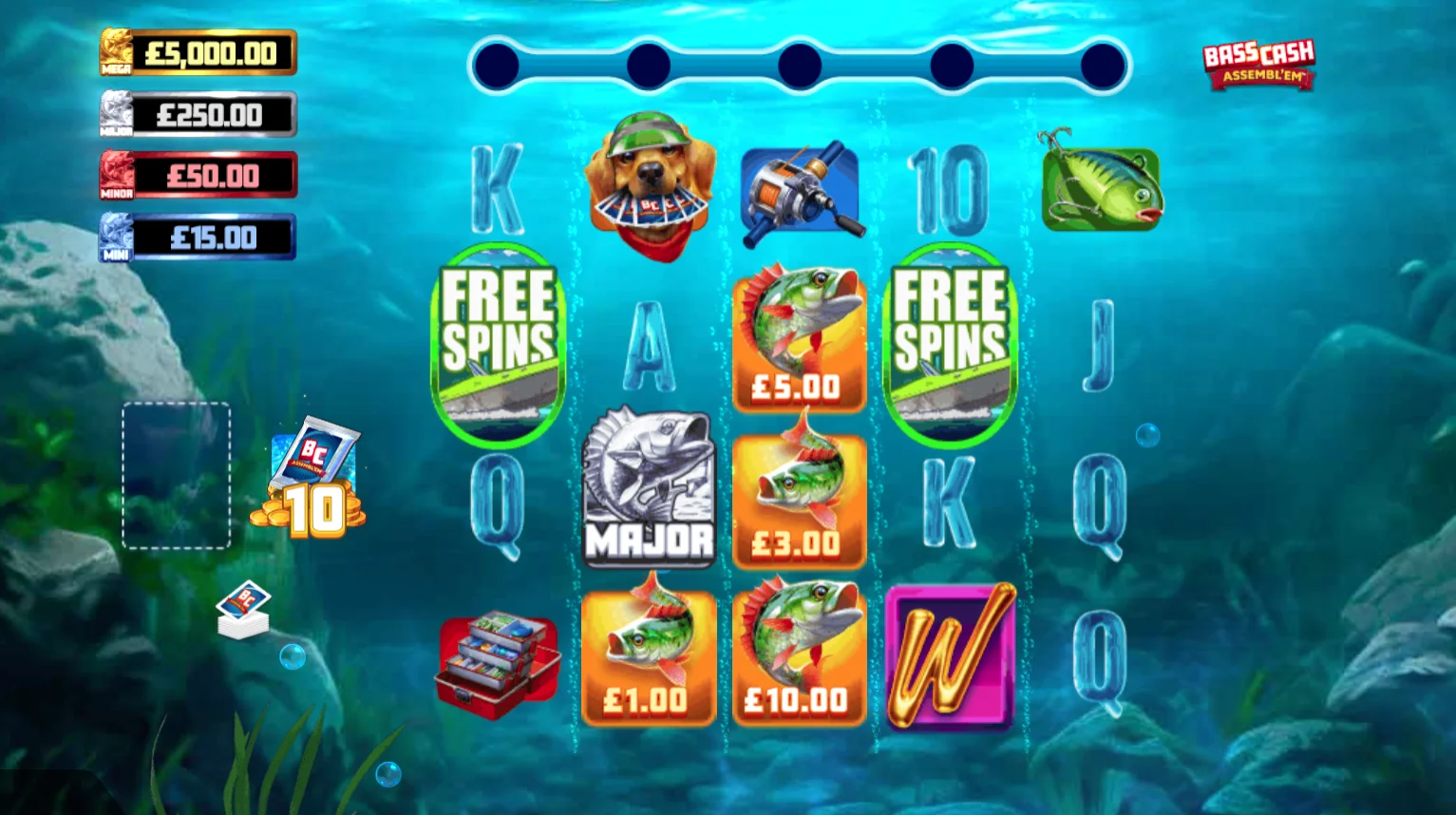Screen dimensions: 1456x815
Task: Select the Minor £50.00 jackpot tier
Action: 197,175
